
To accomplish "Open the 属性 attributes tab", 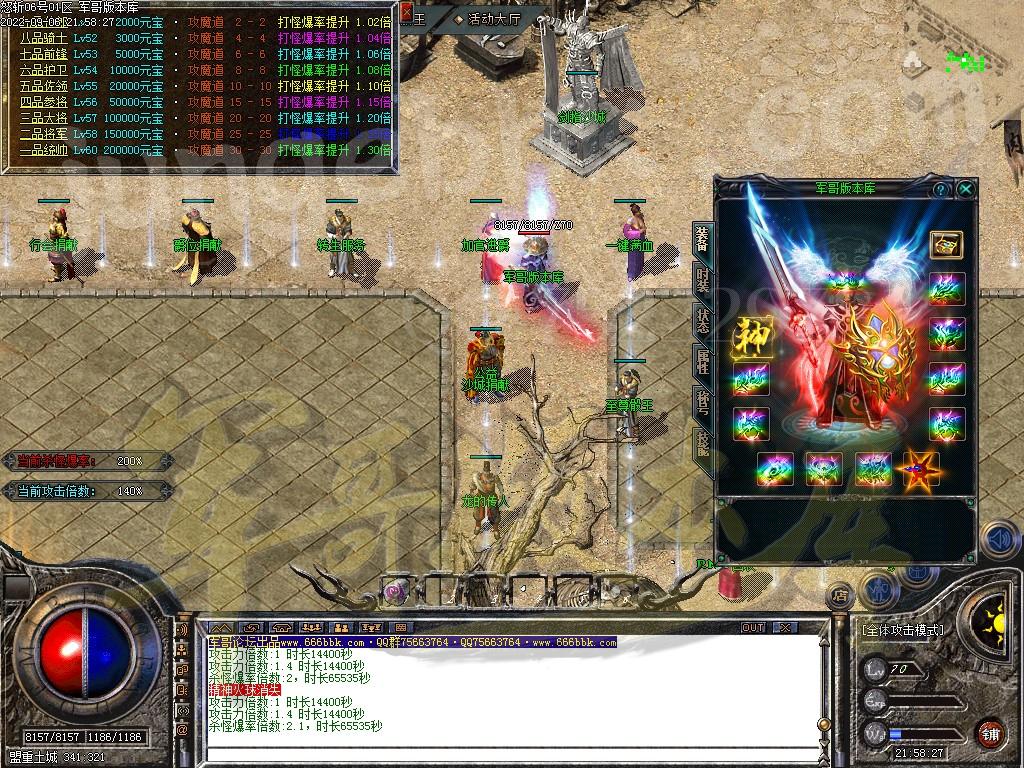I will coord(703,362).
